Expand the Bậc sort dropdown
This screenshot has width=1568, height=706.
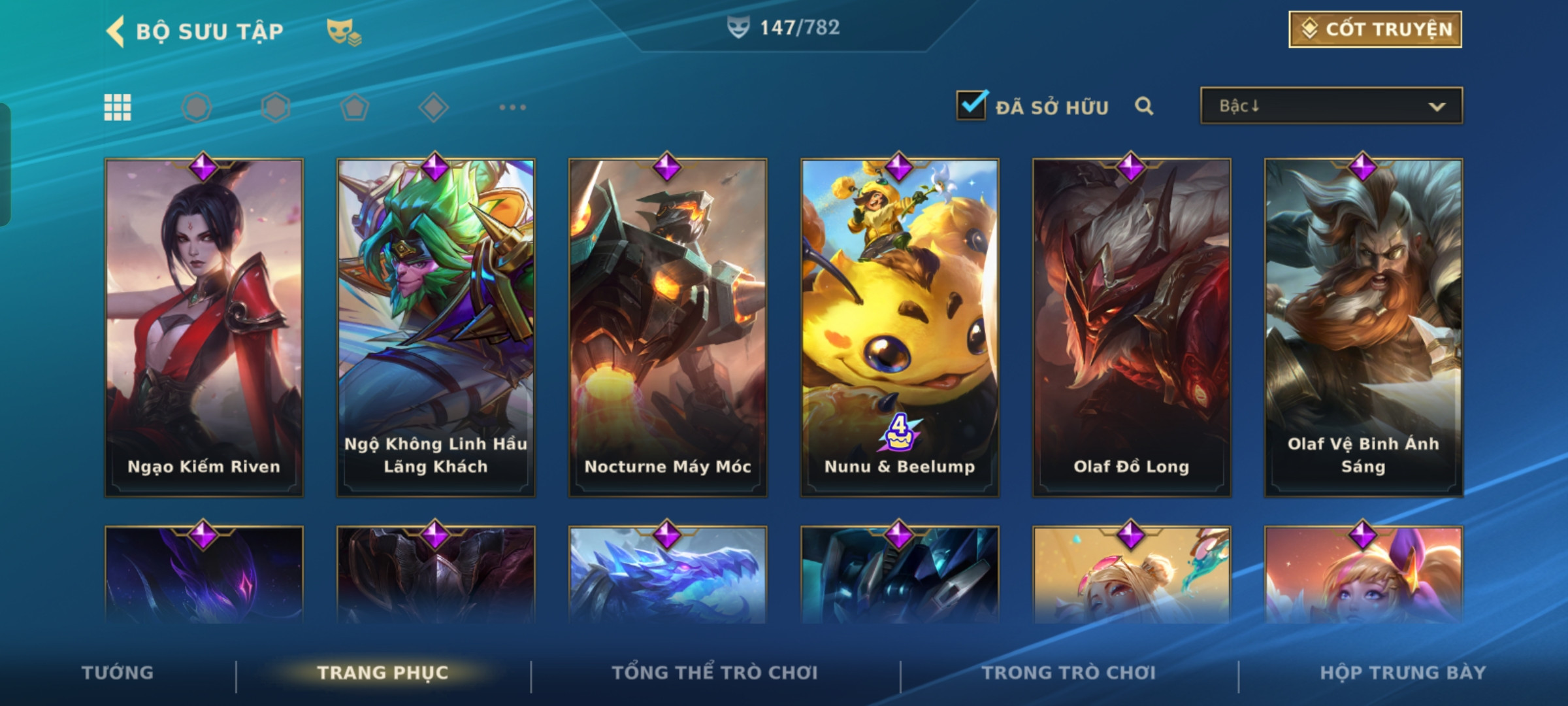[1331, 106]
